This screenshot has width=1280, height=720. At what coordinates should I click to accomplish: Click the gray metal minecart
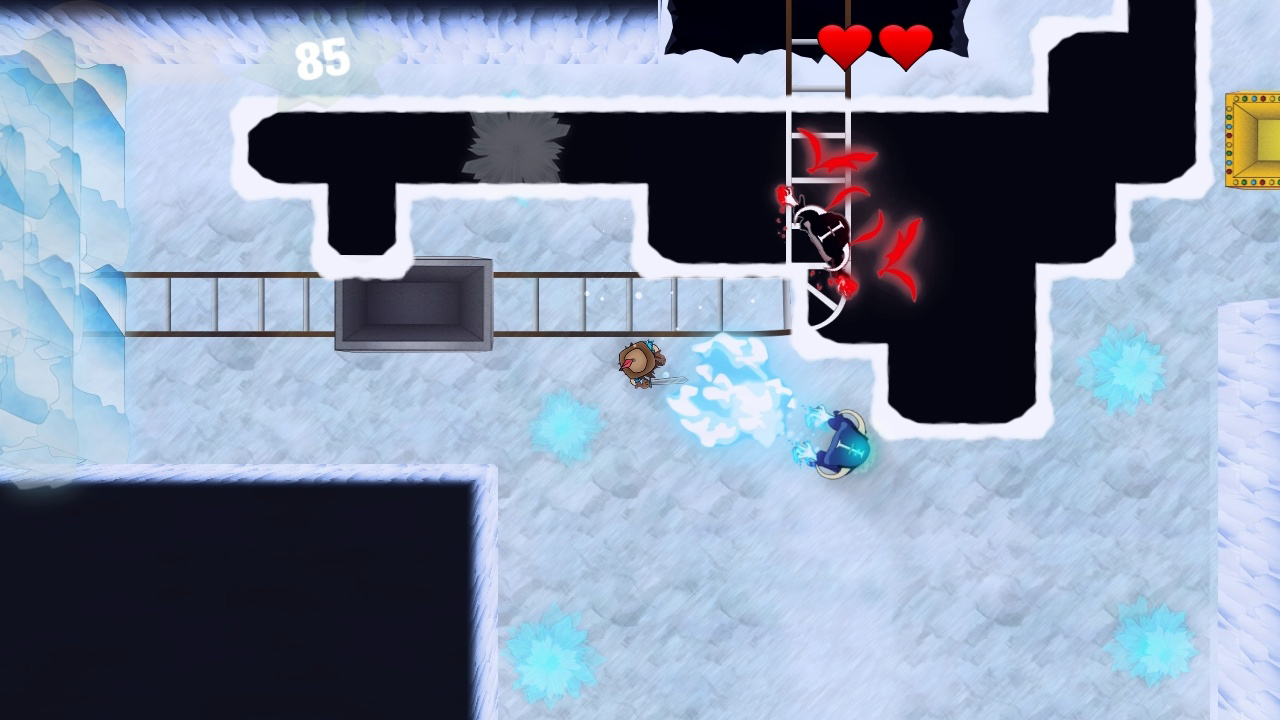(415, 305)
